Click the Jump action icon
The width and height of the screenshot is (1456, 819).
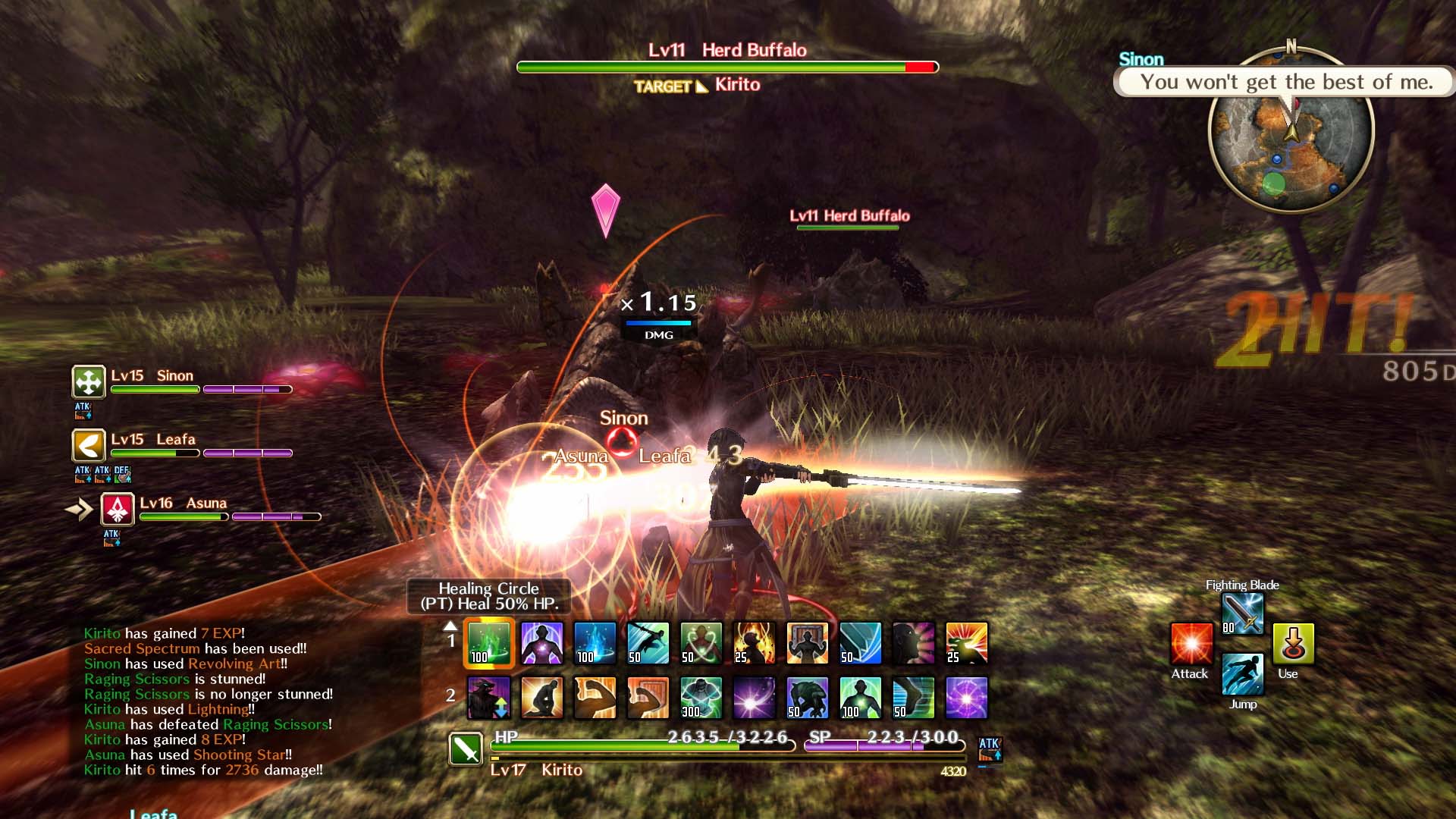(1243, 674)
